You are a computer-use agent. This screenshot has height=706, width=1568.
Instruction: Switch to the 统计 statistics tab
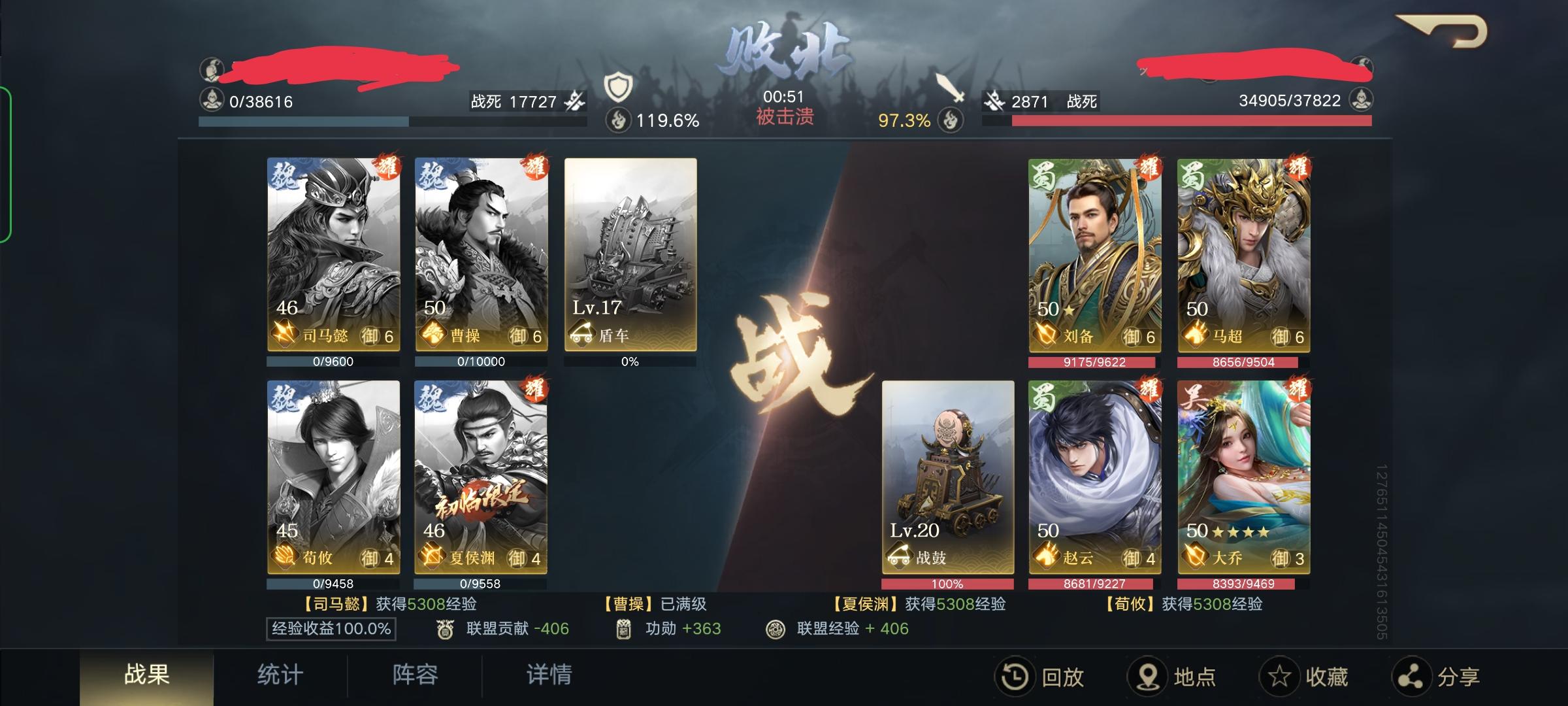coord(281,676)
